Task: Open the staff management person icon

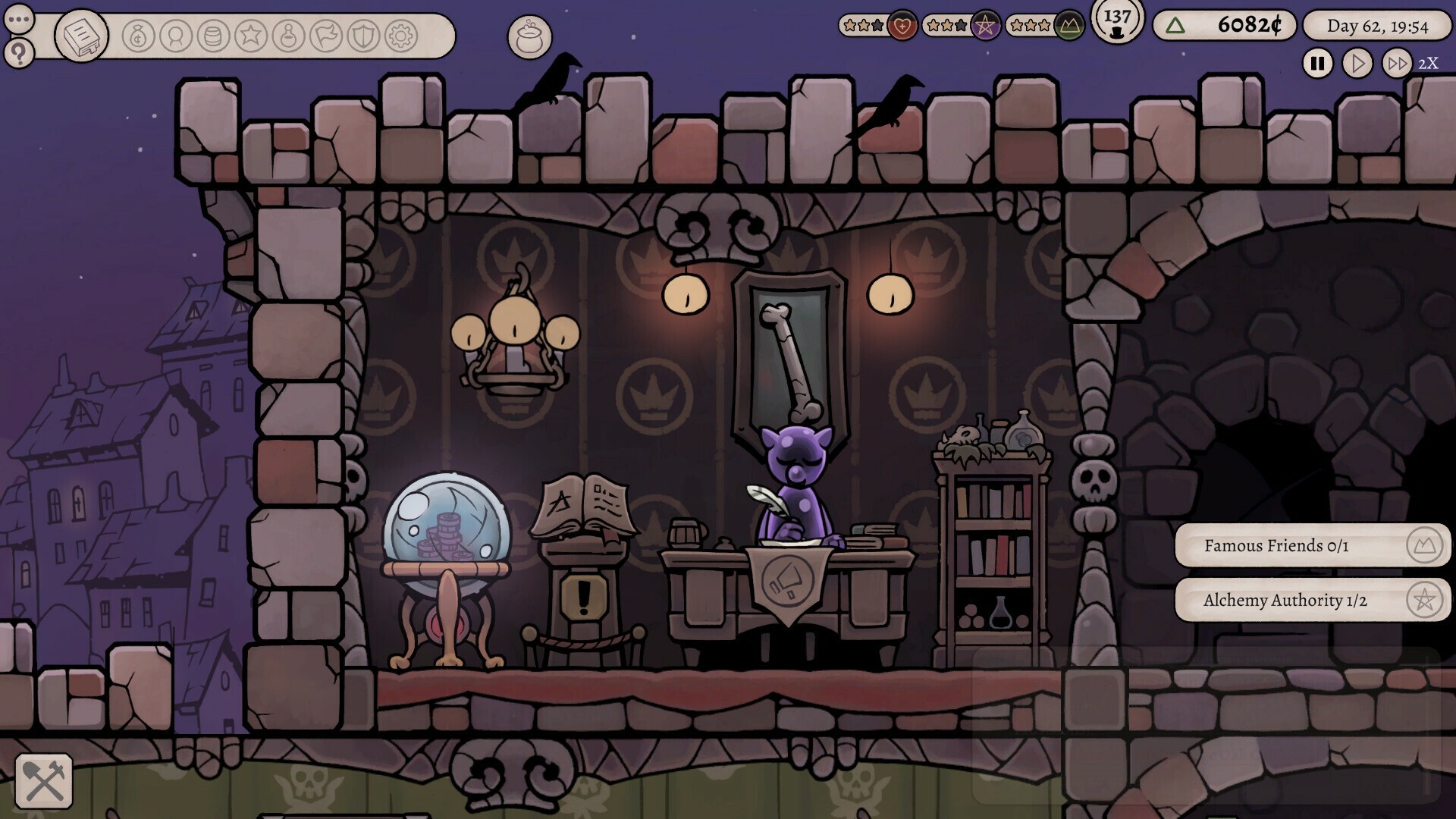Action: (176, 36)
